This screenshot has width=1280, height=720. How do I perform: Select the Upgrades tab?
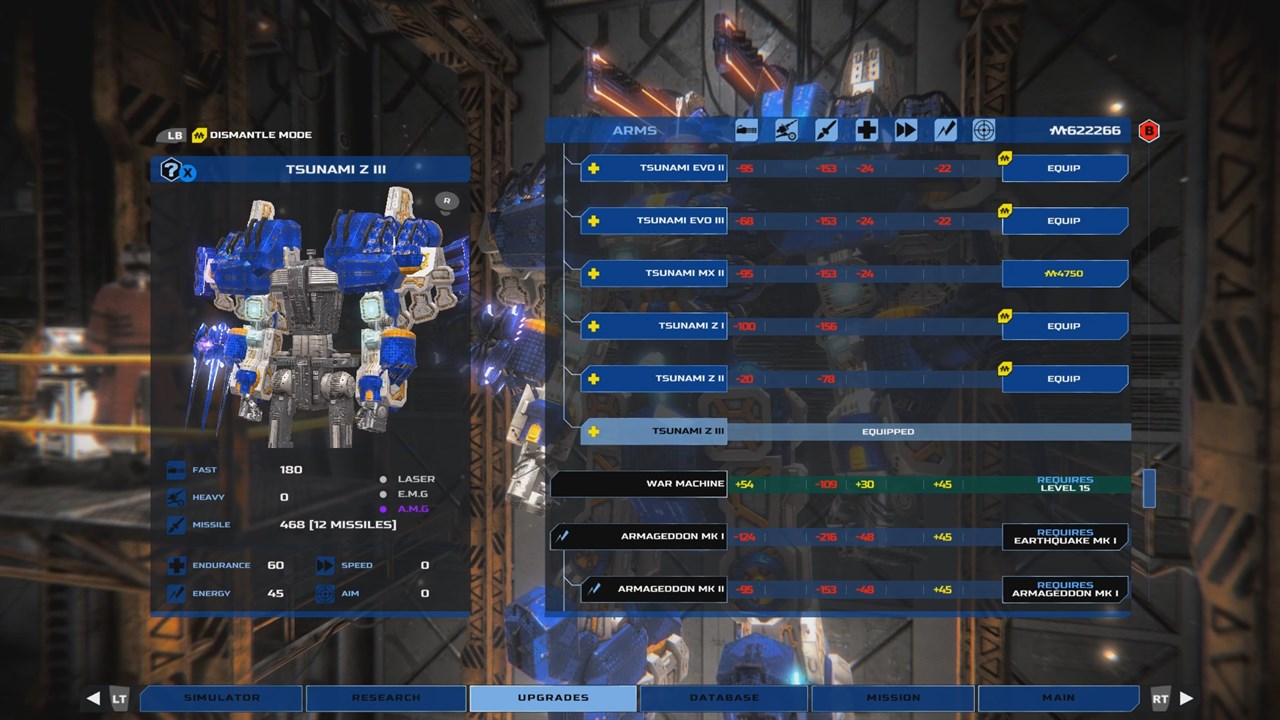[x=553, y=698]
